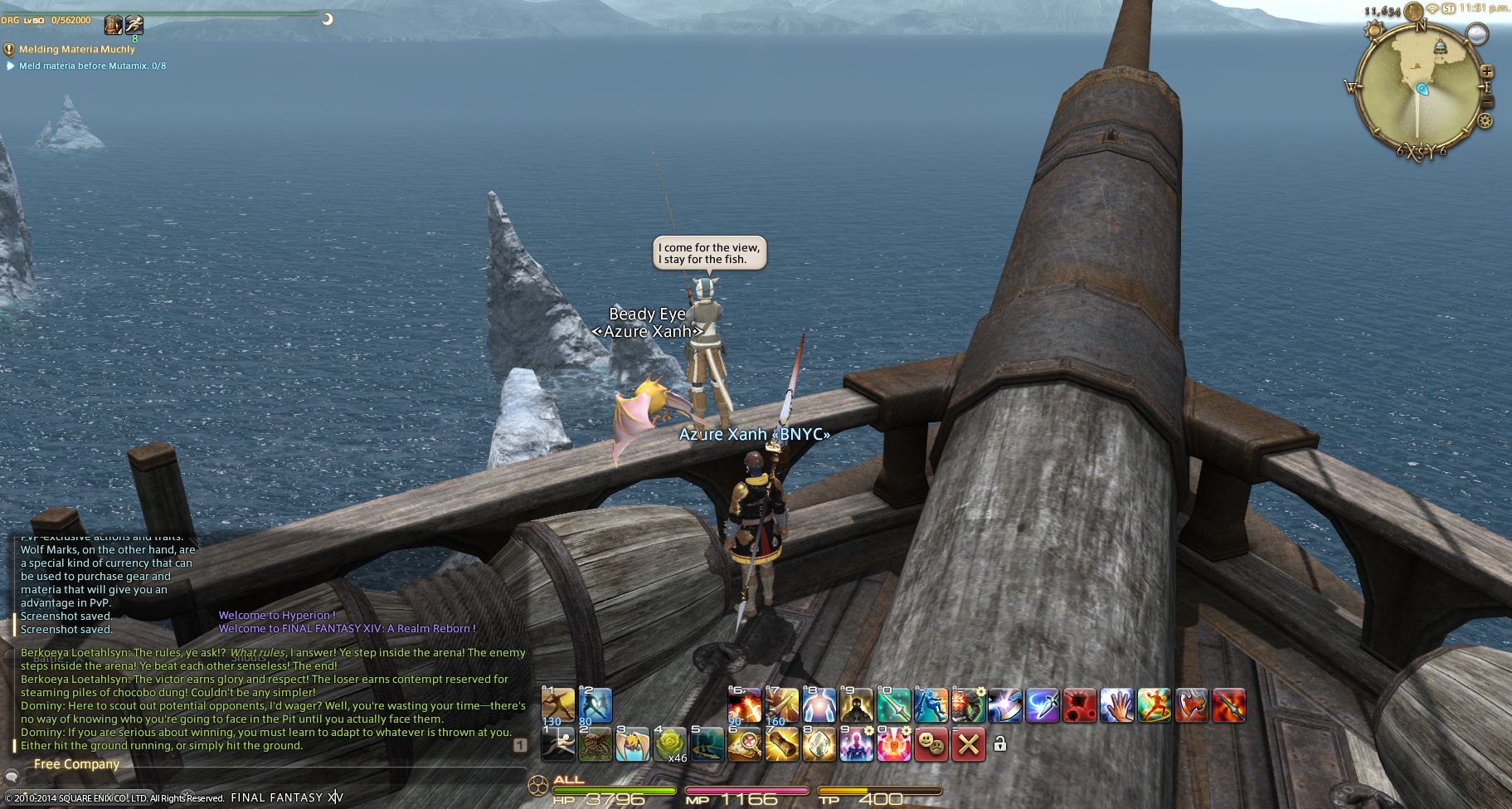Open the Melding Materia Muchly quest tracker entry
1512x809 pixels.
point(76,50)
